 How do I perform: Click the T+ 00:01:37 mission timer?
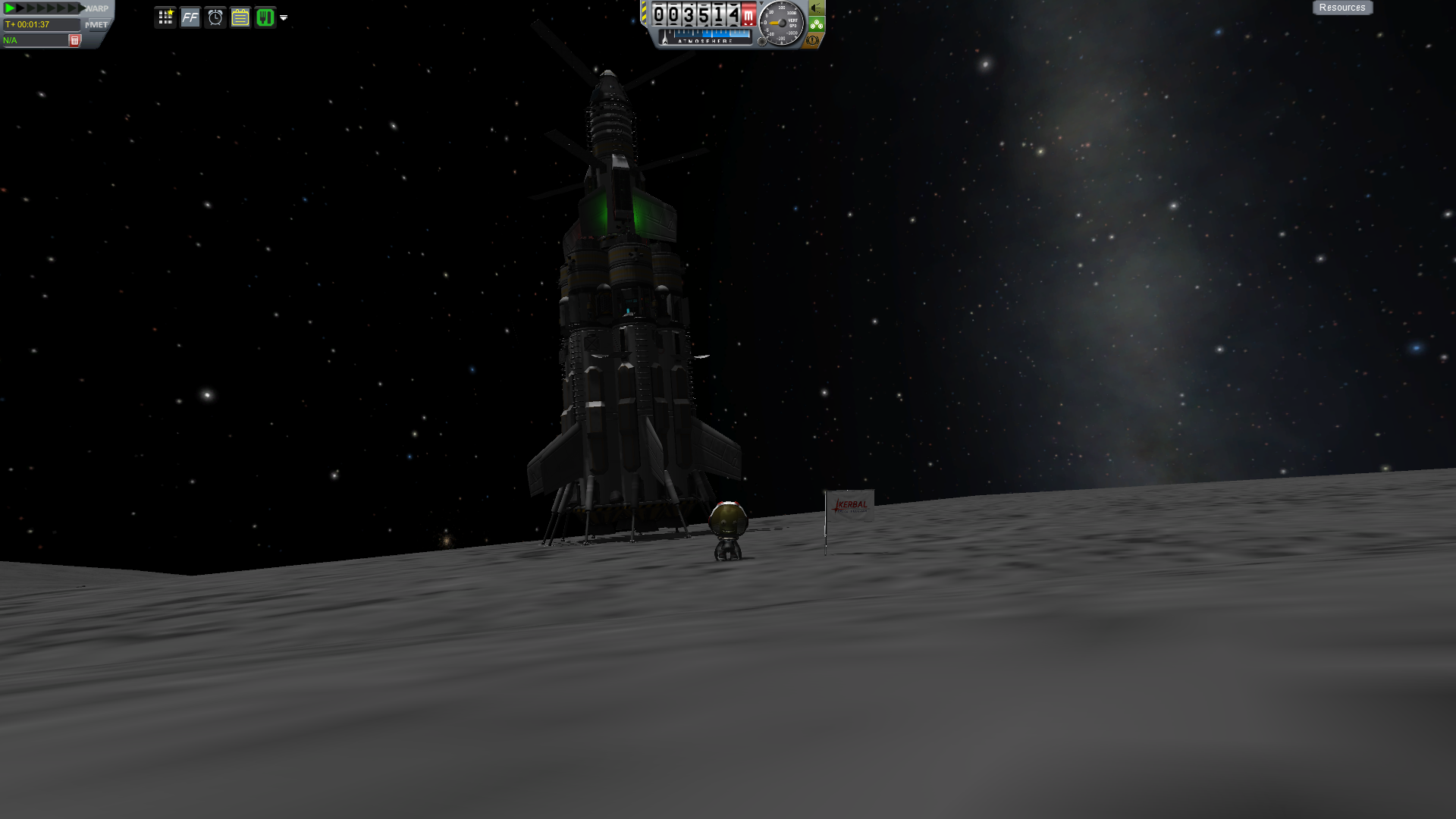coord(38,24)
